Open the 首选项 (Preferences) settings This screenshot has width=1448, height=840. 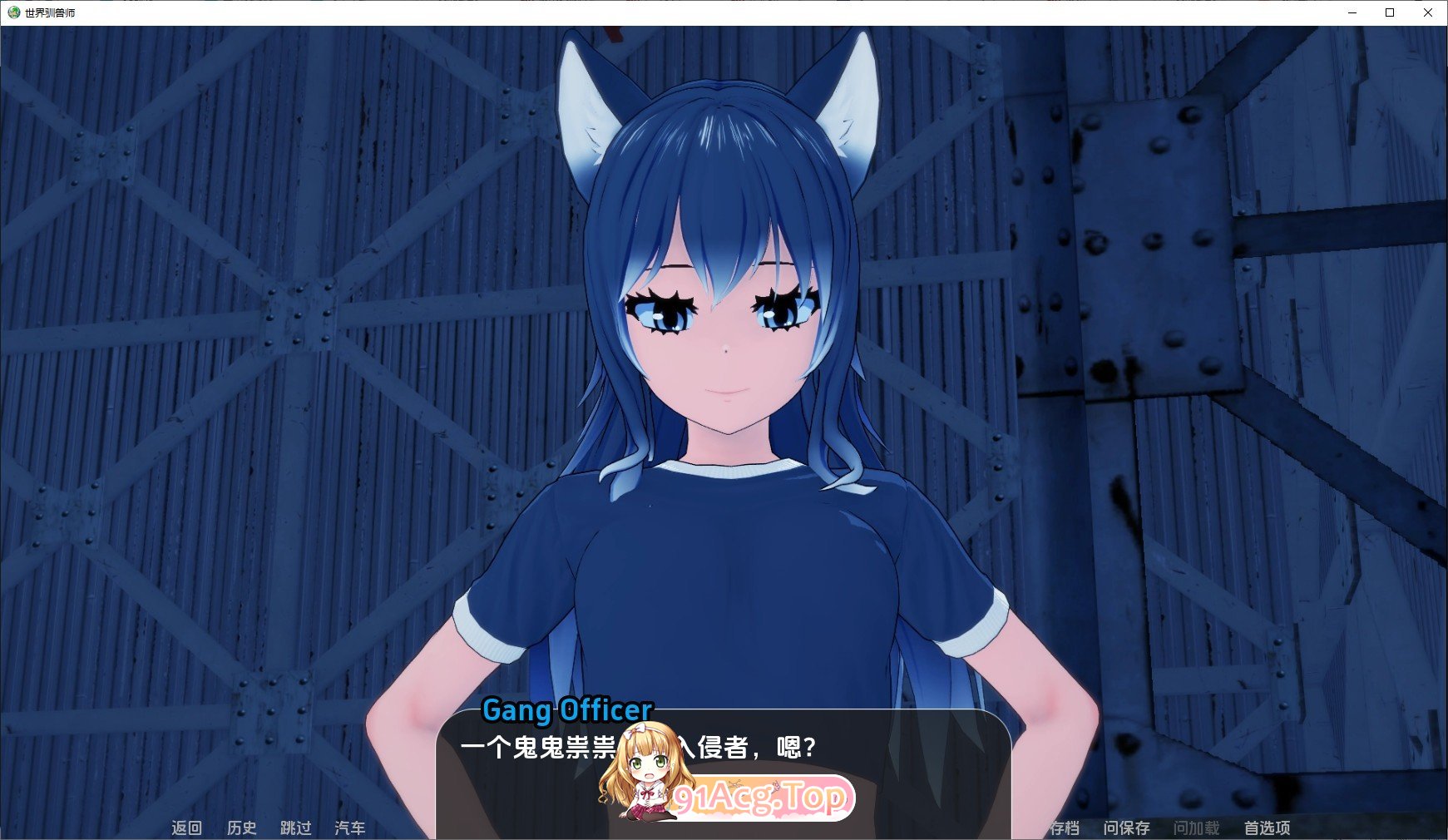pos(1268,828)
